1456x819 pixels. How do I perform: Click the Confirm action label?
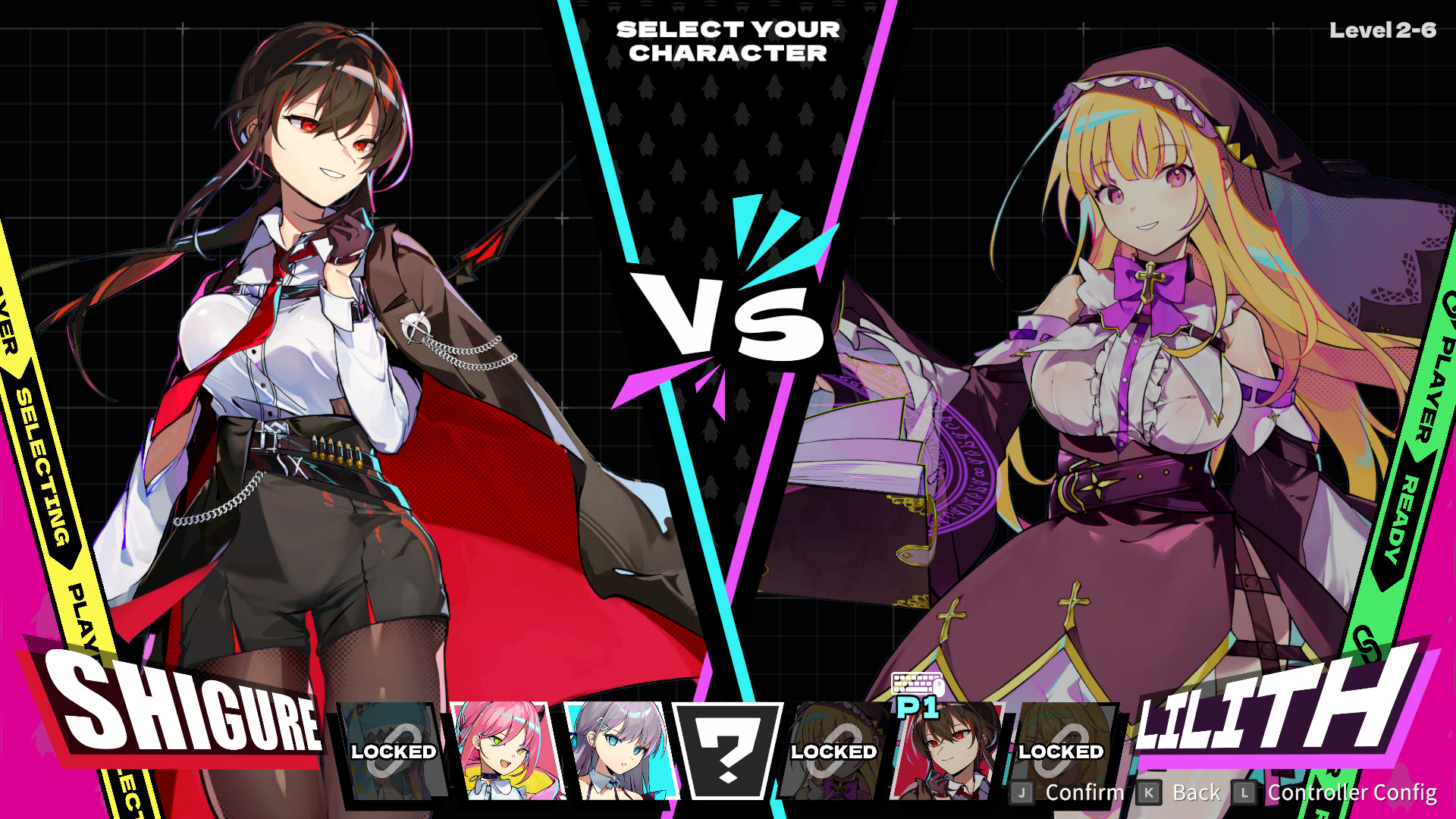tap(1083, 792)
